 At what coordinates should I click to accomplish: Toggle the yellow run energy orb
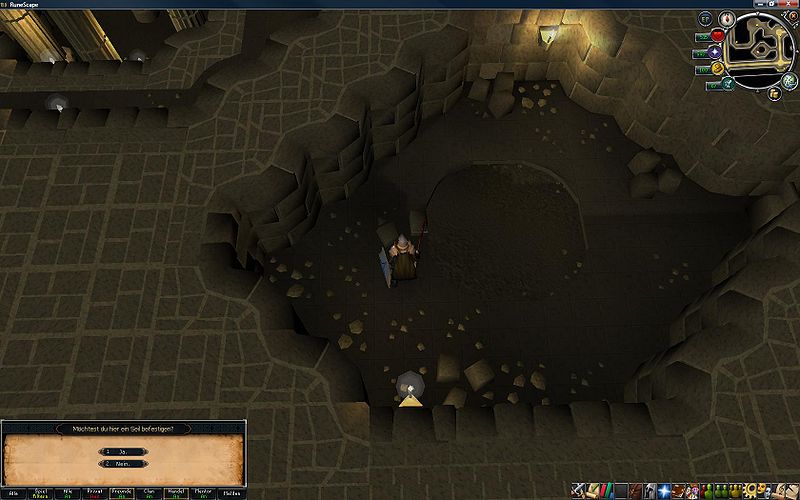point(718,69)
